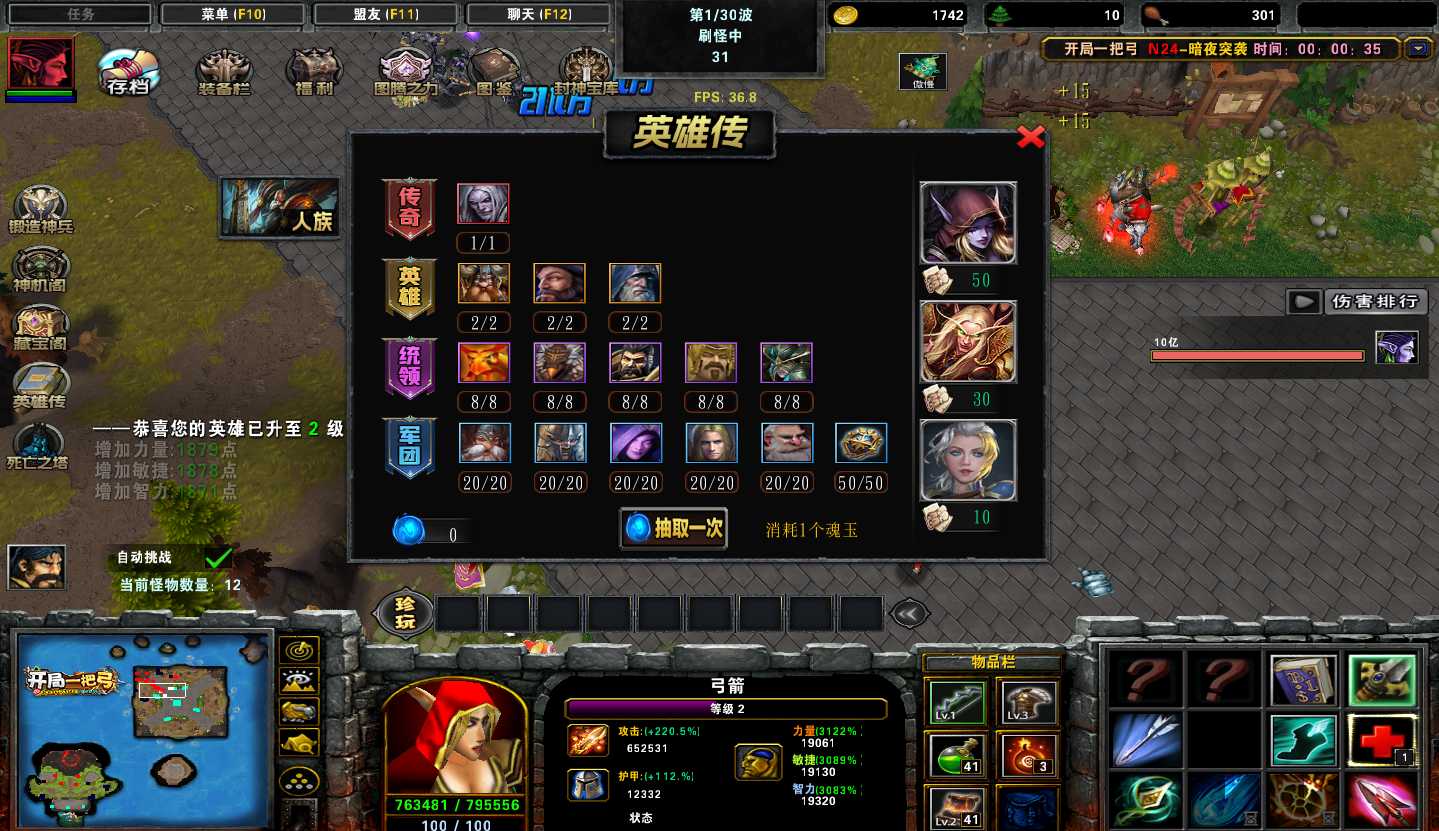
Task: Toggle the 自动挑战 auto-challenge checkbox
Action: [x=218, y=557]
